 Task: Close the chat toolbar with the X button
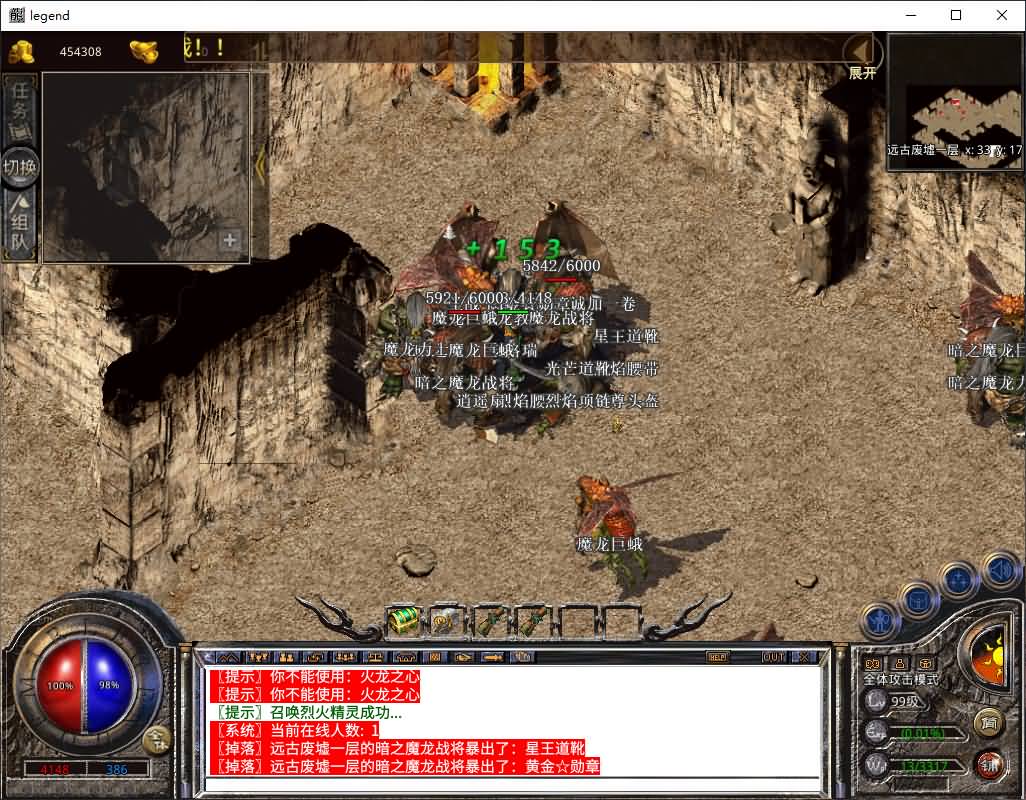click(803, 657)
